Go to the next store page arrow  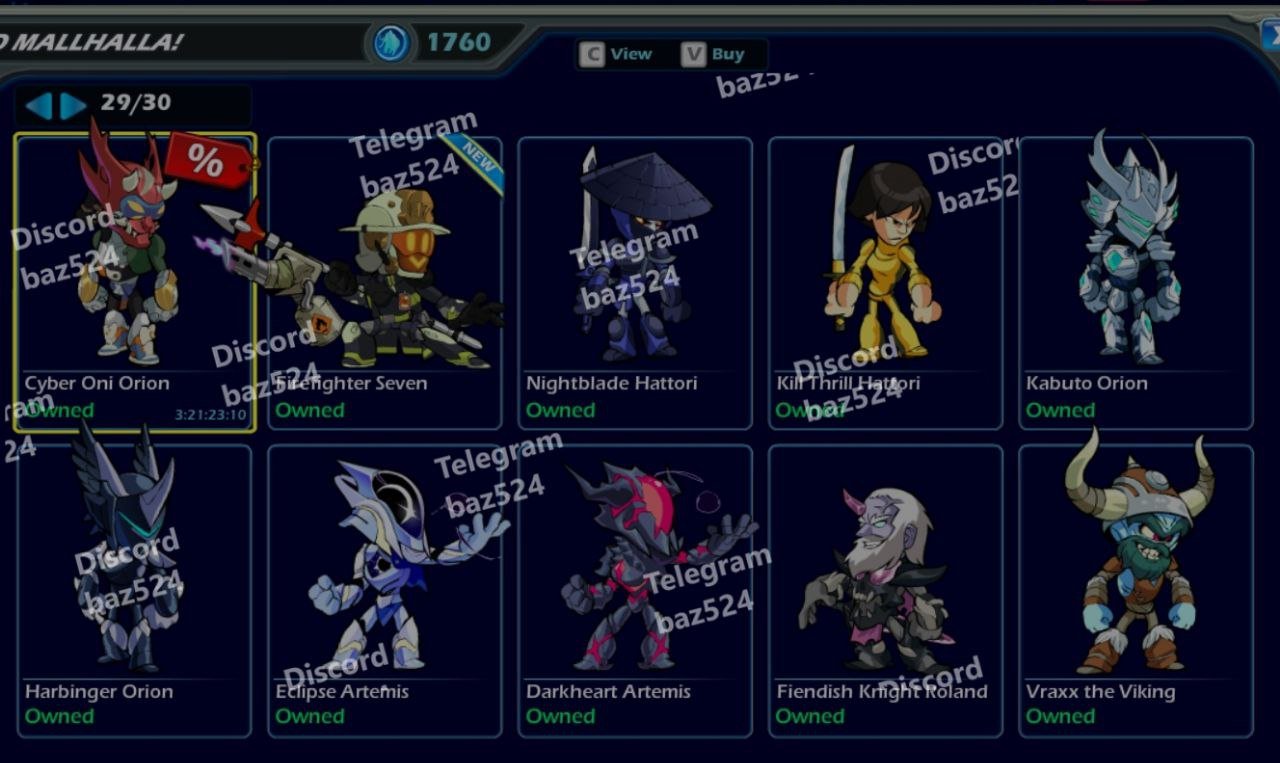tap(73, 105)
